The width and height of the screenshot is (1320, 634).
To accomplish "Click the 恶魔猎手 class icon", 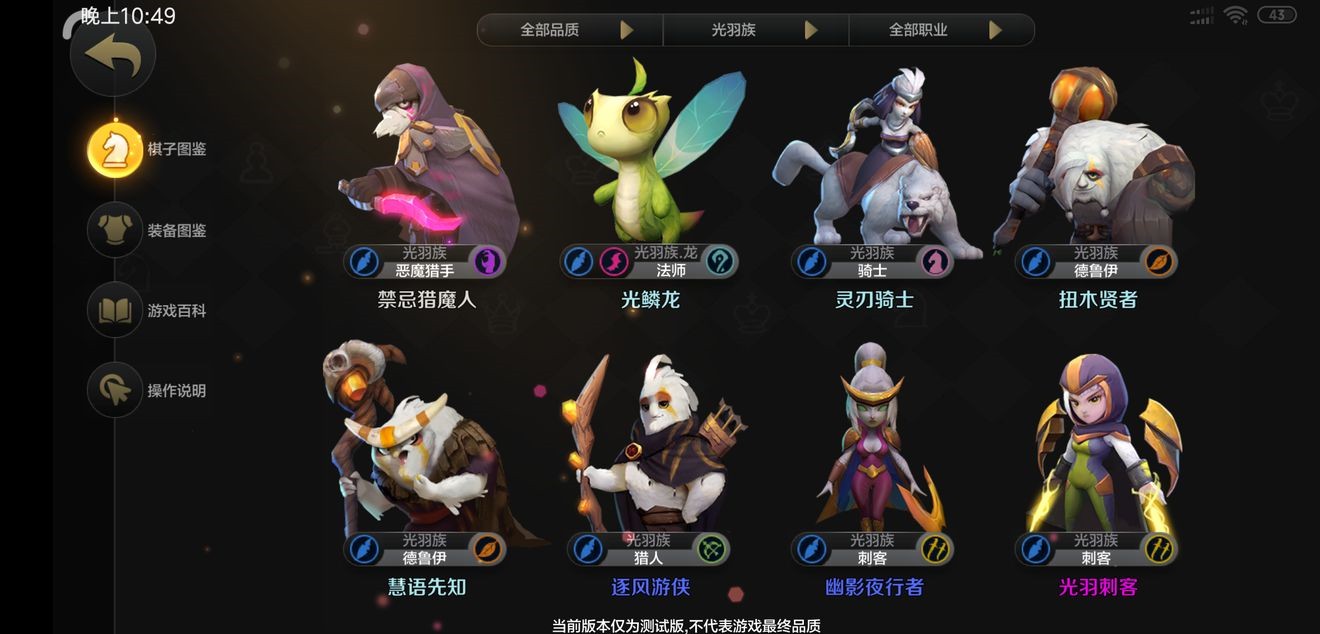I will [x=488, y=262].
